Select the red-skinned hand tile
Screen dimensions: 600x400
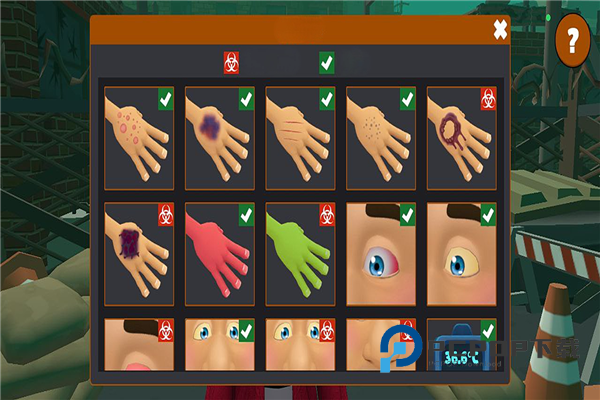pos(220,254)
